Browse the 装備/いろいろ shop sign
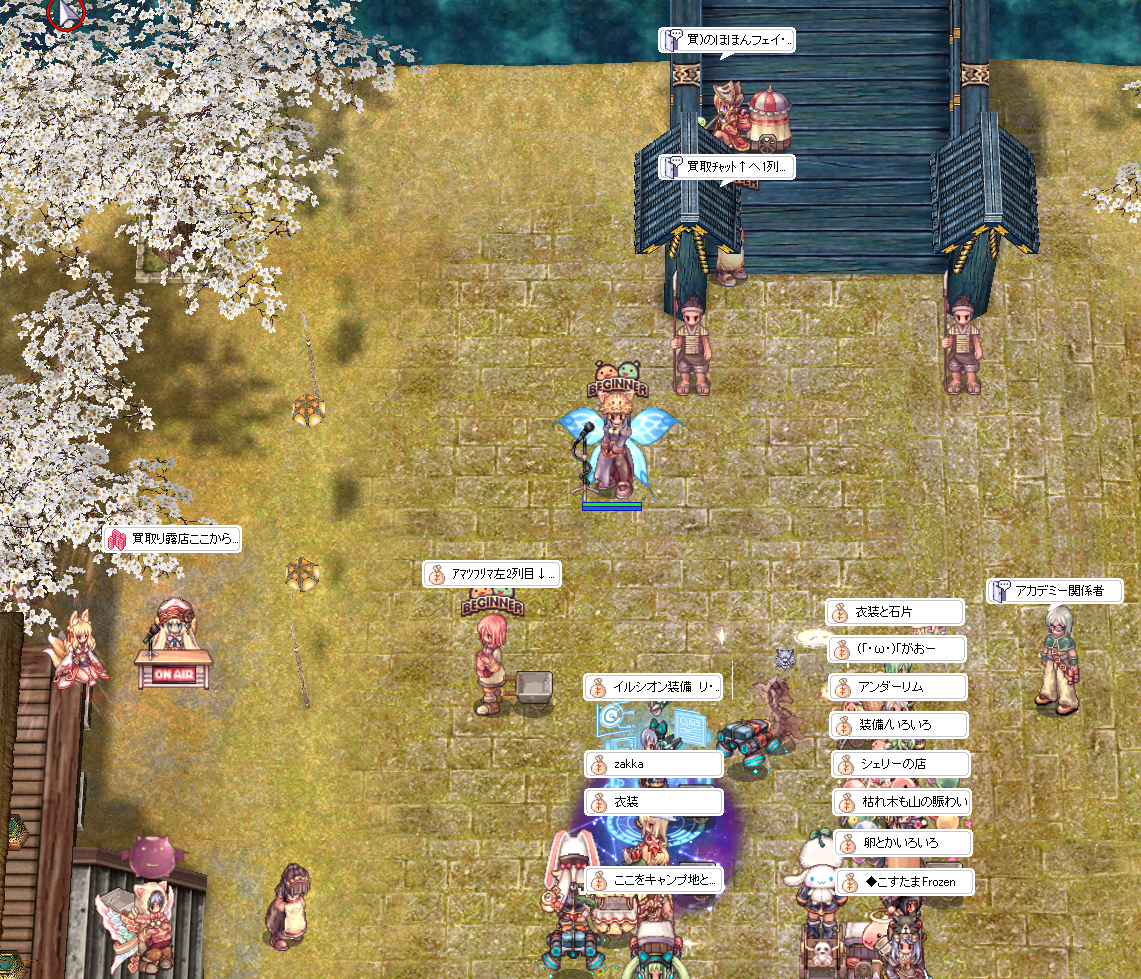 pyautogui.click(x=899, y=724)
